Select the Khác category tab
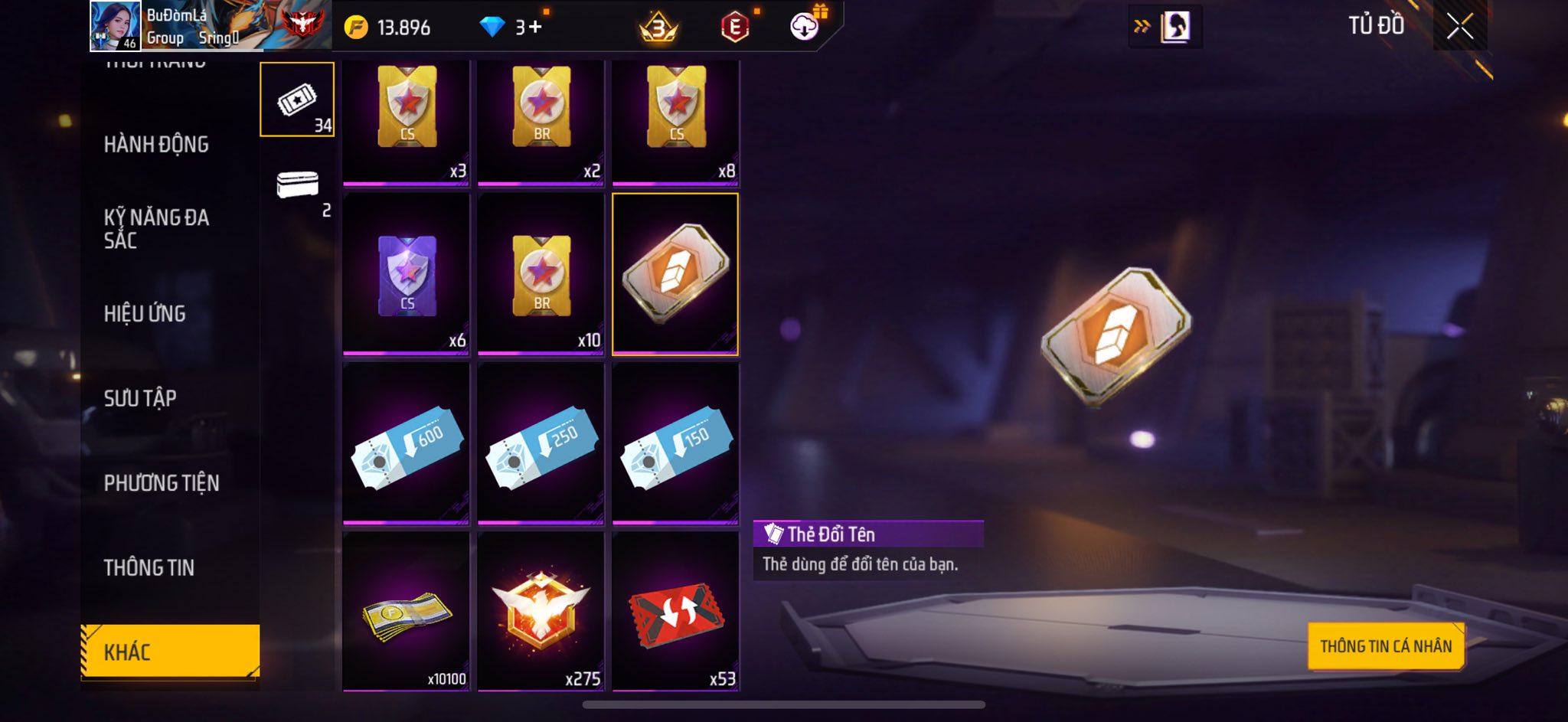 click(x=170, y=652)
